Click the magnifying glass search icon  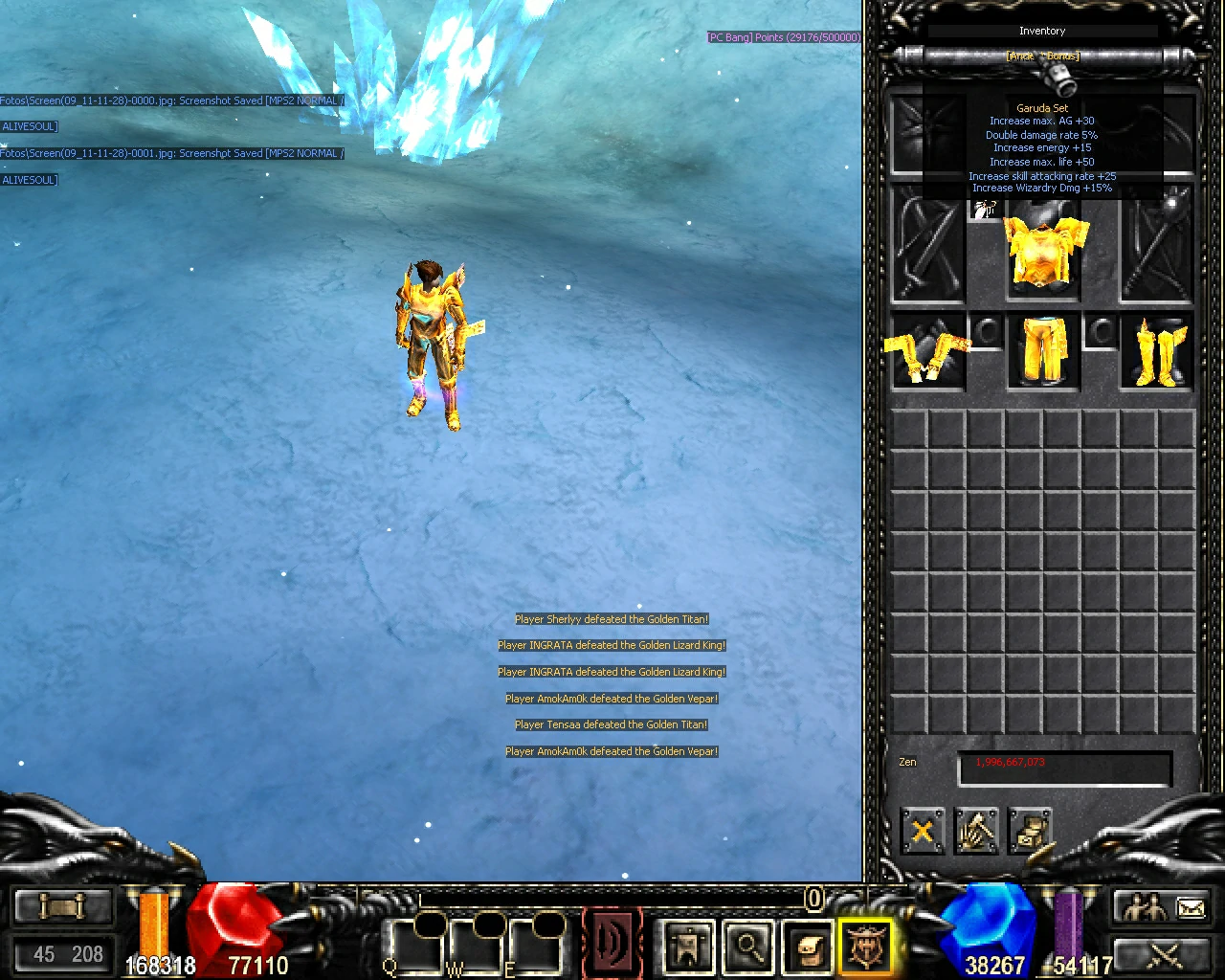click(748, 949)
